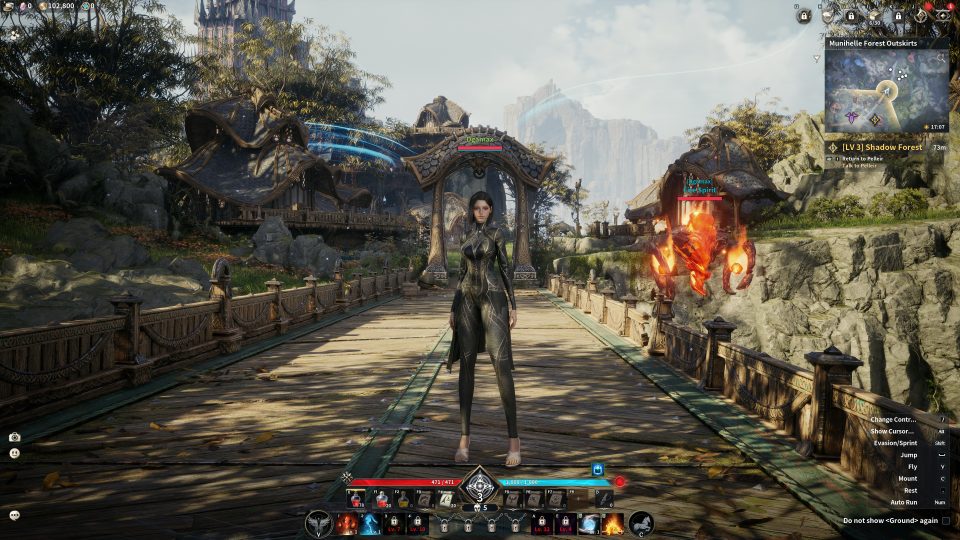Click the red orb beside the mana bar
Viewport: 960px width, 540px height.
click(x=619, y=482)
